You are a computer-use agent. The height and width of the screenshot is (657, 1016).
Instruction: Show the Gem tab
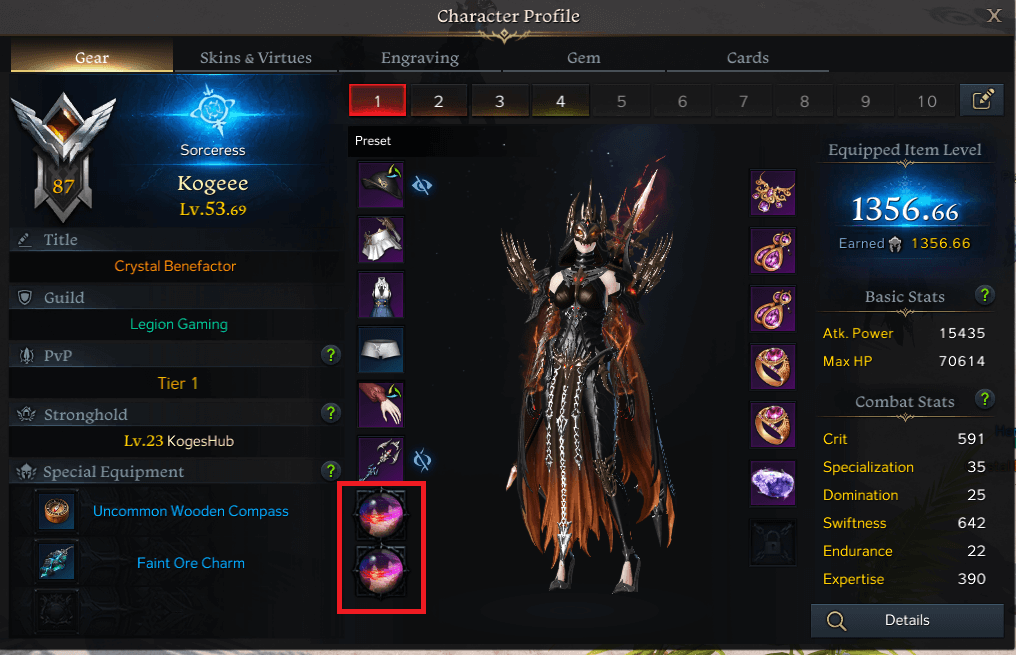click(x=584, y=58)
